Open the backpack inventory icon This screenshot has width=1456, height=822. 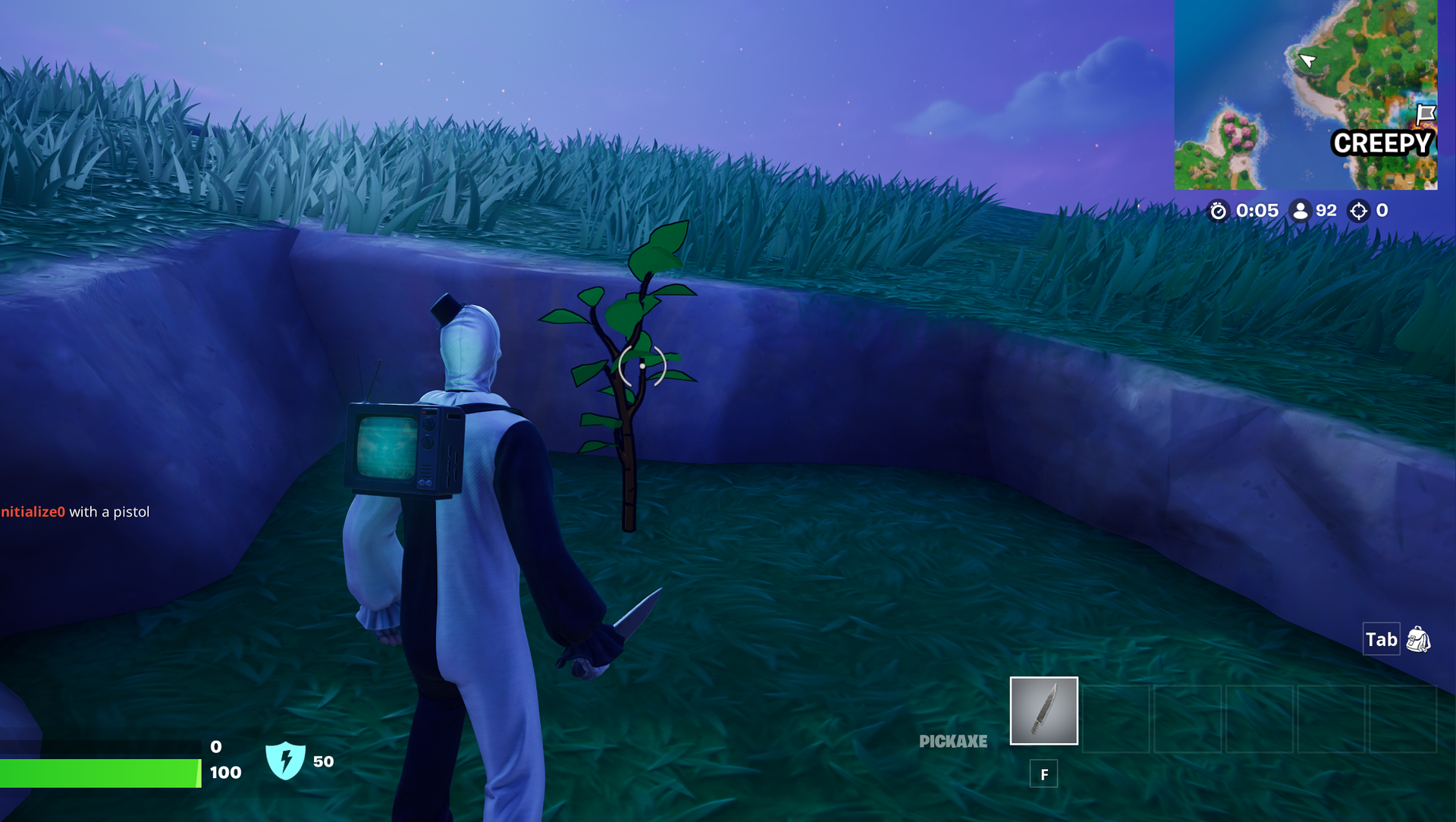point(1418,639)
